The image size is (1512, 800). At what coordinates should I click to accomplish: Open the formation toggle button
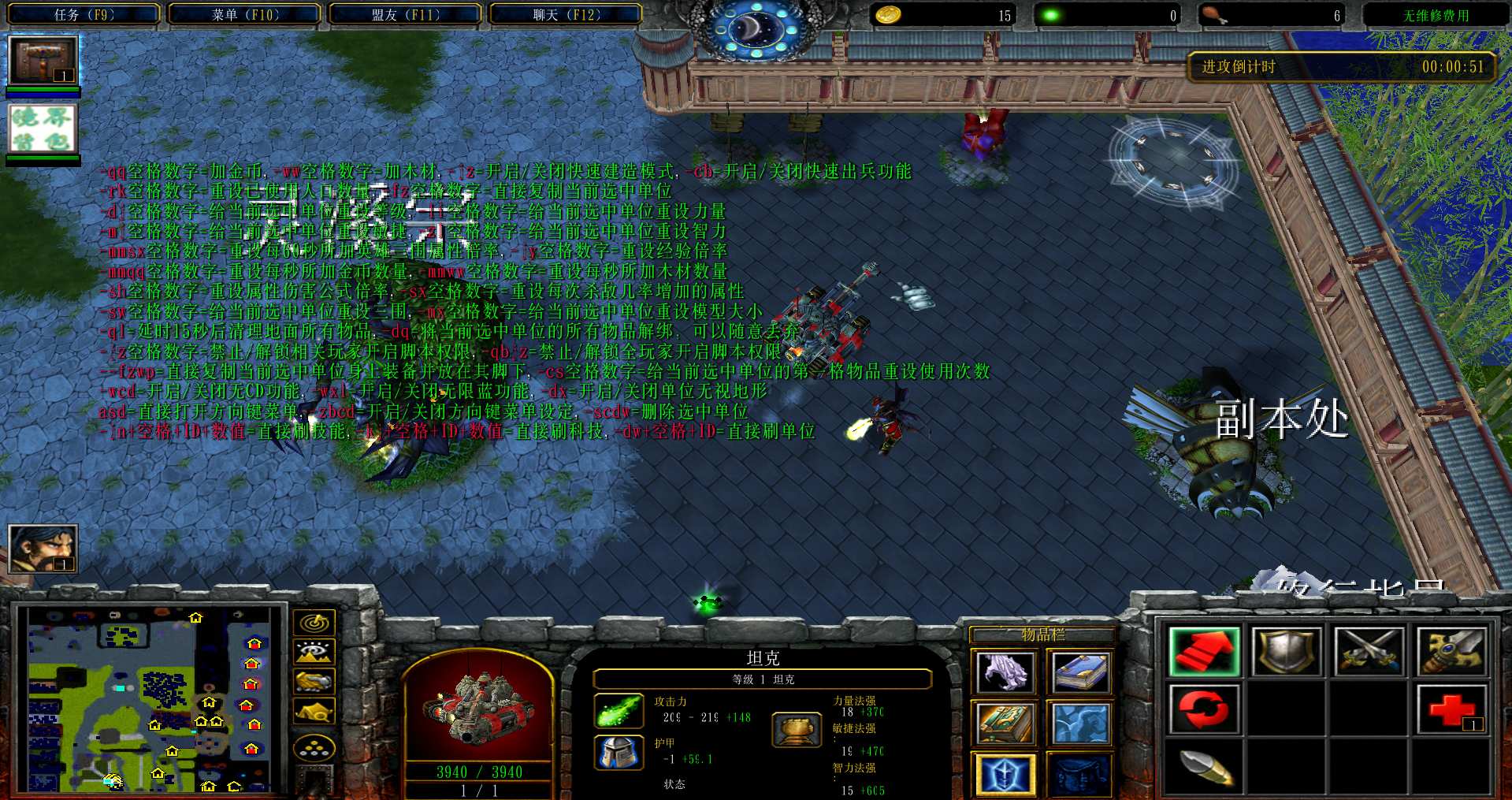point(314,748)
